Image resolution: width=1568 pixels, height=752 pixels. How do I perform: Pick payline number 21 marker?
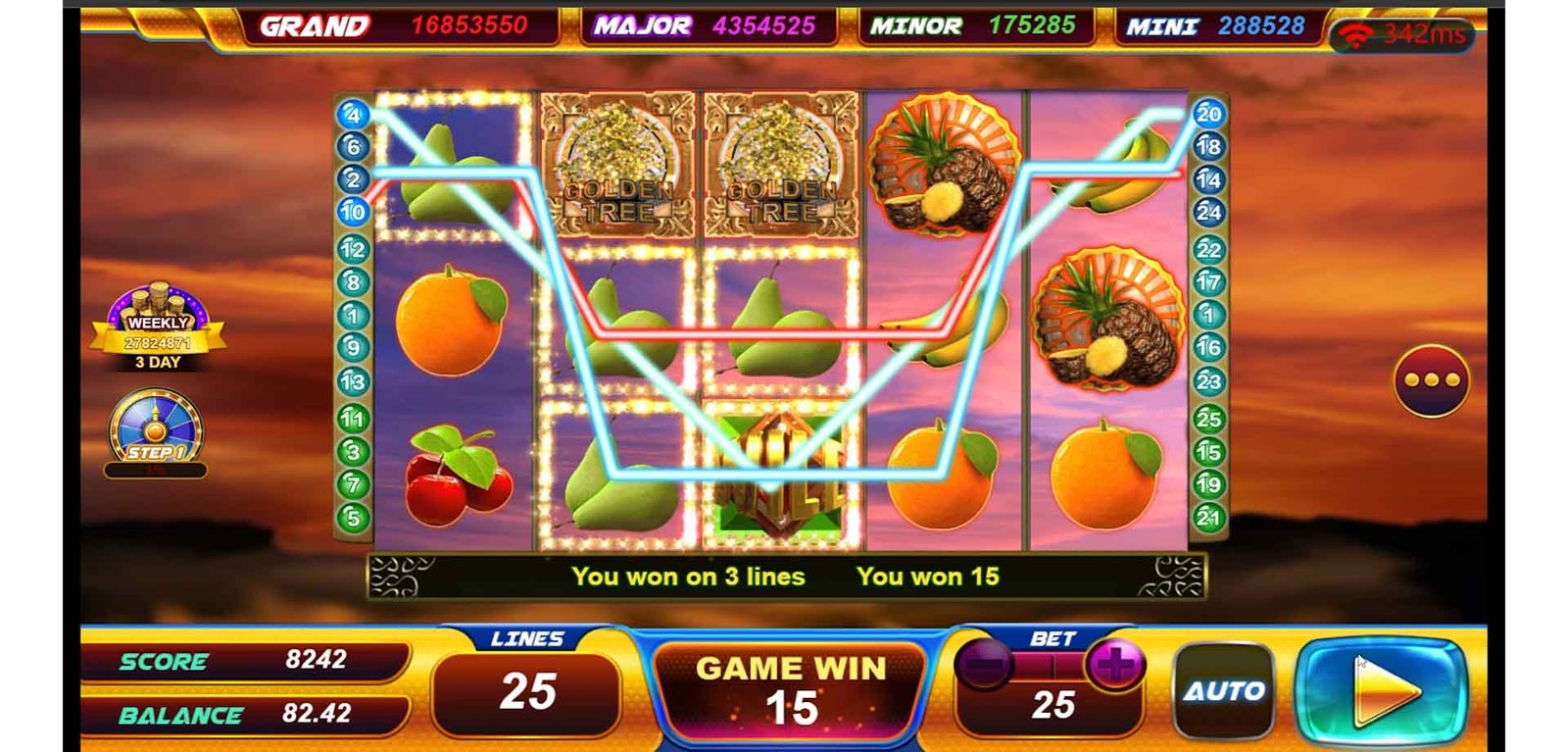tap(1208, 517)
